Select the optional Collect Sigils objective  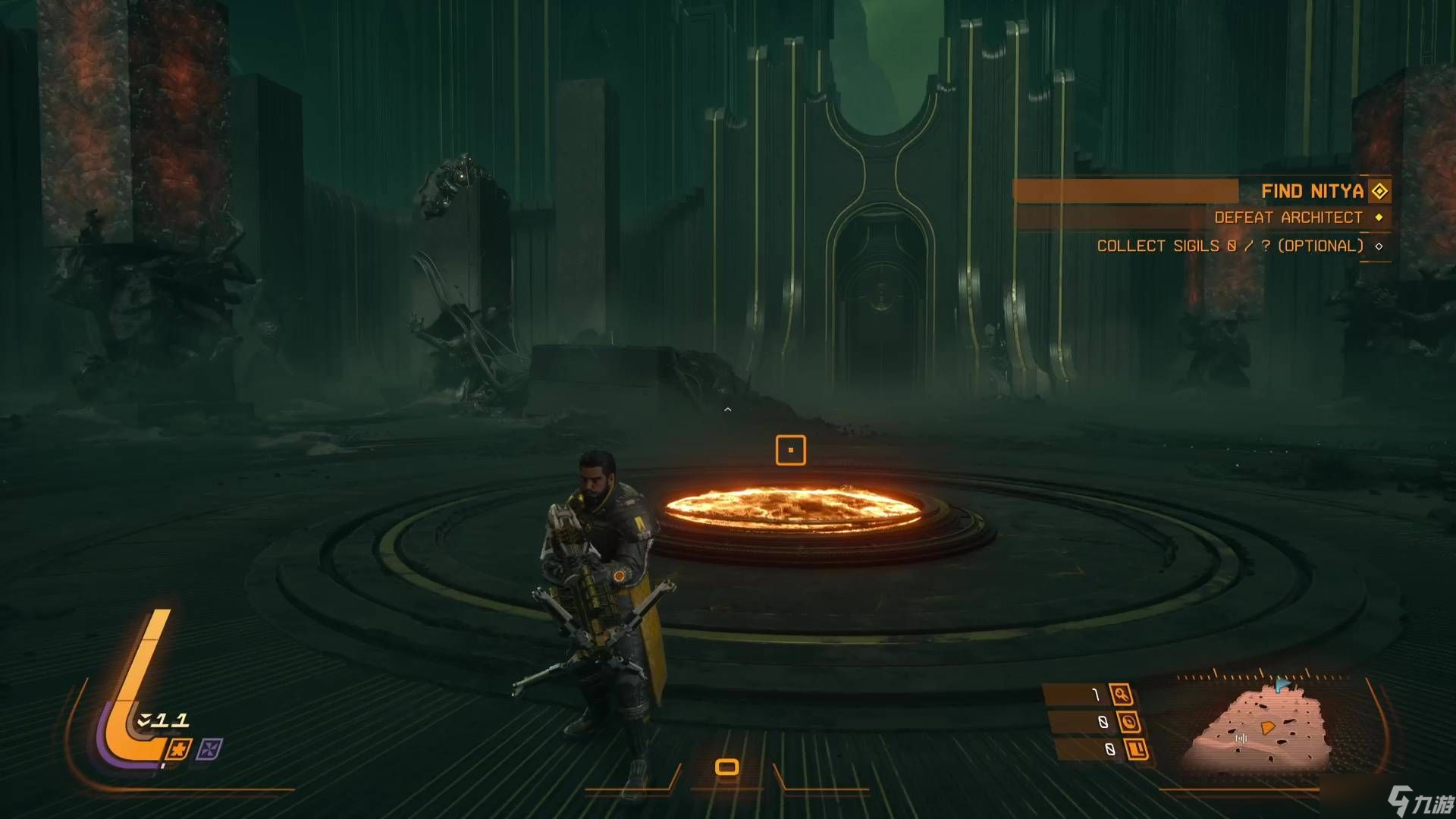(x=1229, y=246)
